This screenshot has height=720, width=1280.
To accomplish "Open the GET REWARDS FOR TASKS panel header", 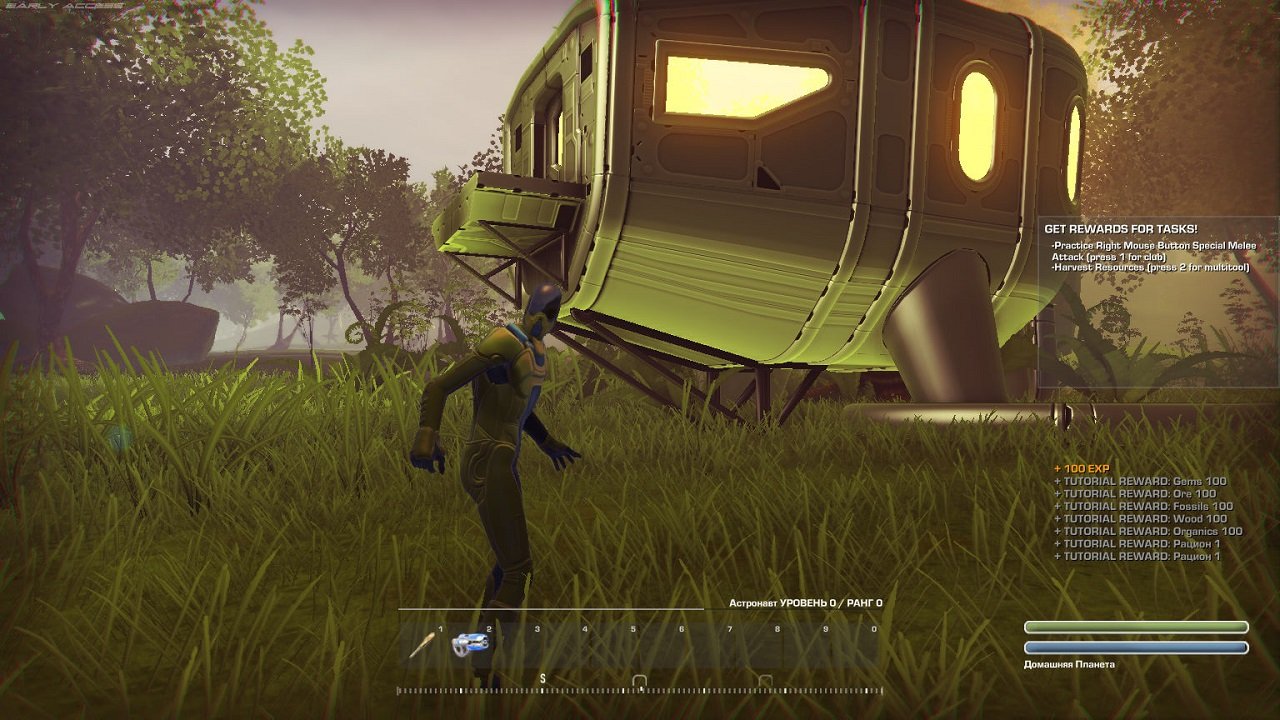I will click(1119, 227).
